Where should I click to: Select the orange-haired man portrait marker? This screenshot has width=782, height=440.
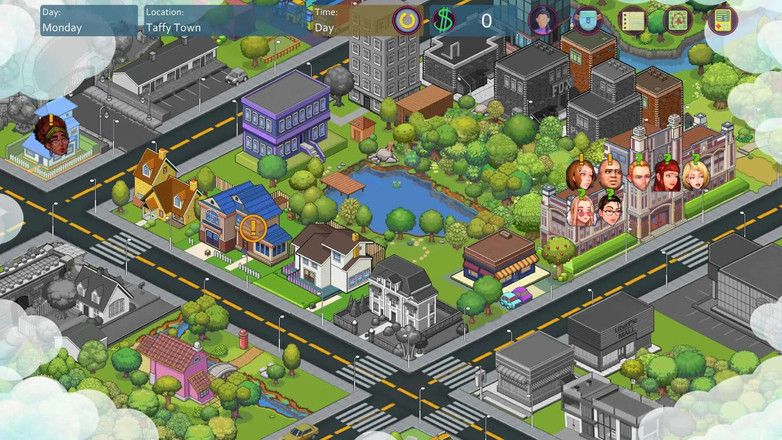639,177
